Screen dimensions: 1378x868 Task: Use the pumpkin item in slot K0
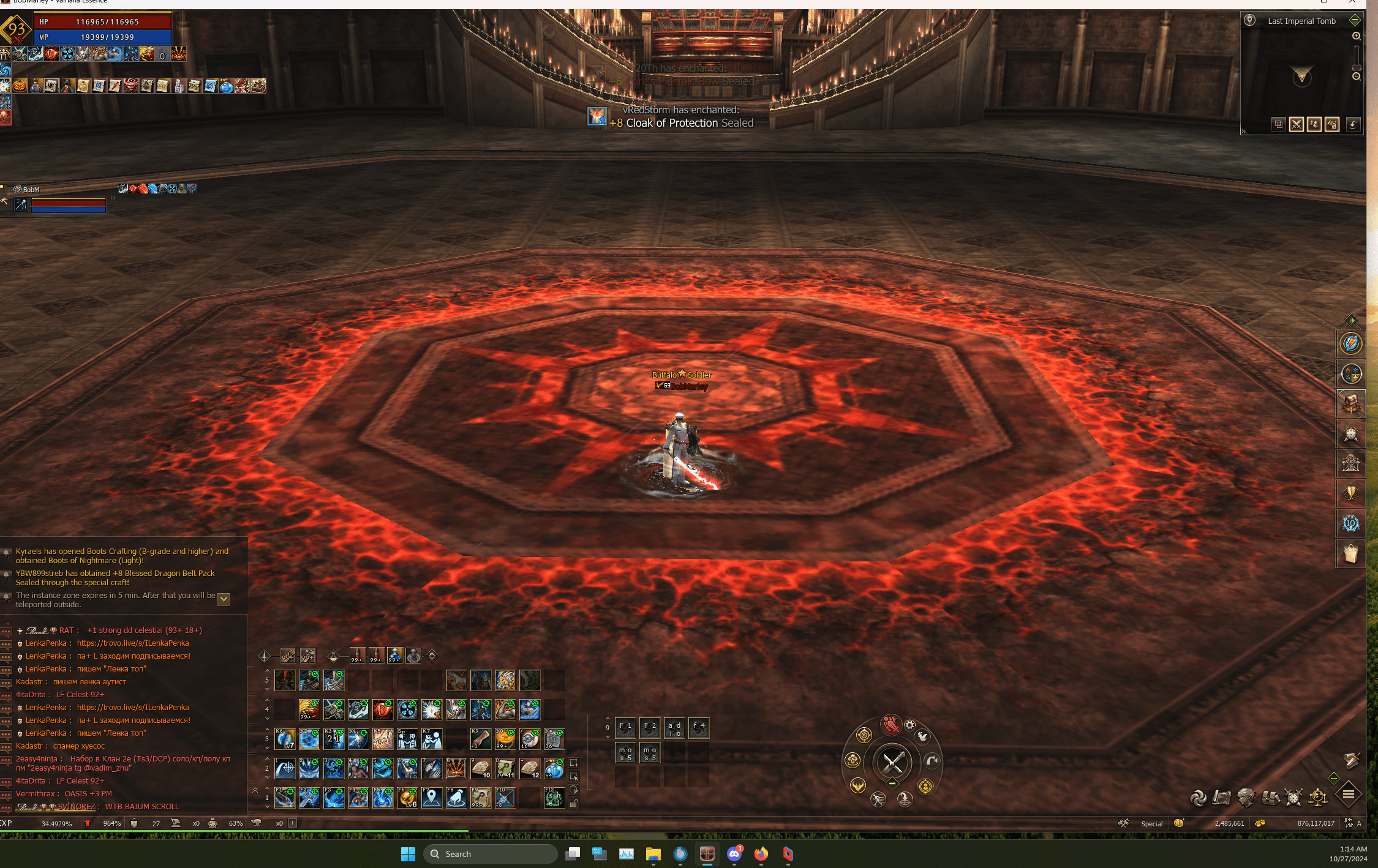pos(505,739)
